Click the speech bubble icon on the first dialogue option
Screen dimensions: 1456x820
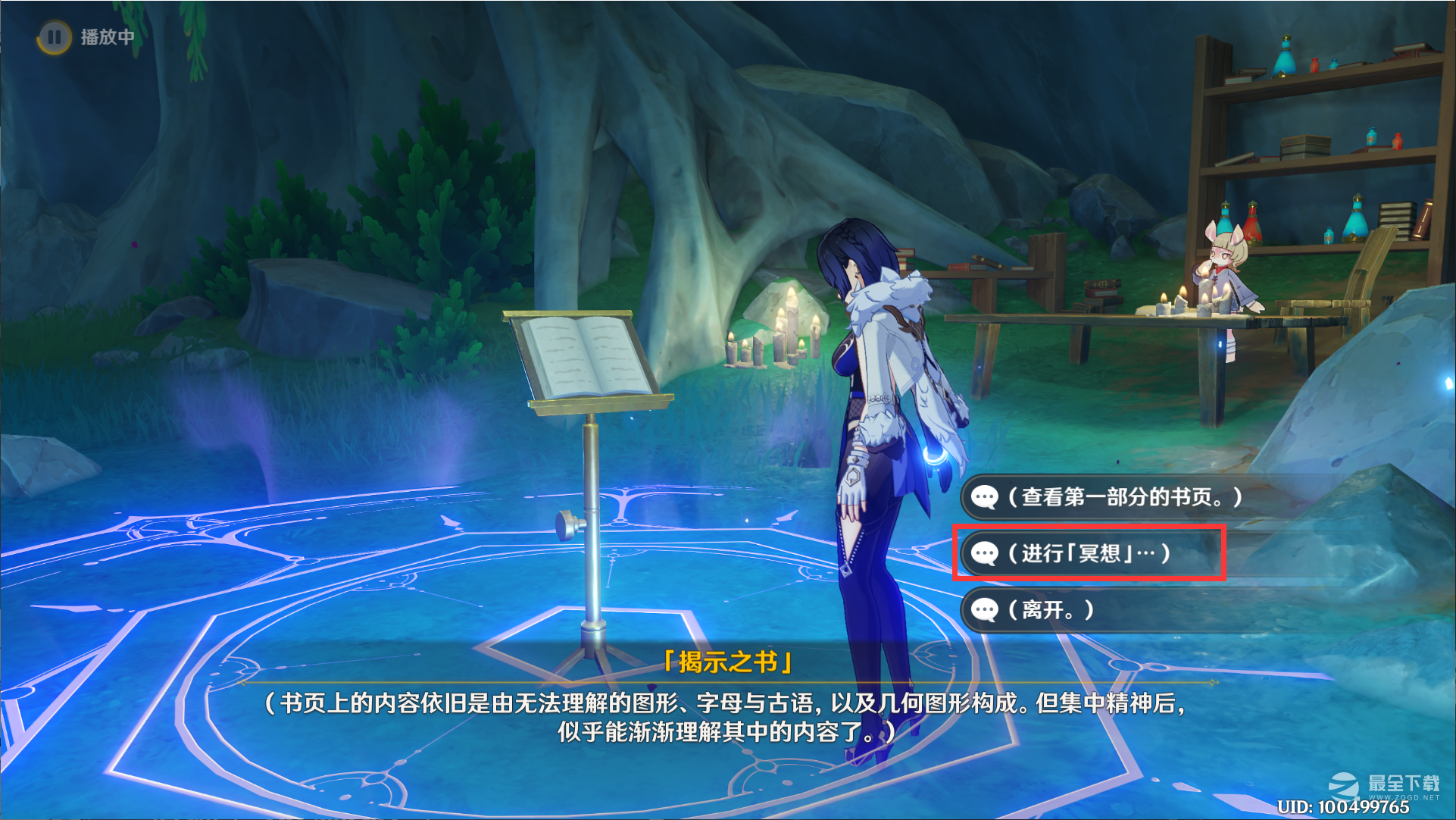tap(984, 498)
